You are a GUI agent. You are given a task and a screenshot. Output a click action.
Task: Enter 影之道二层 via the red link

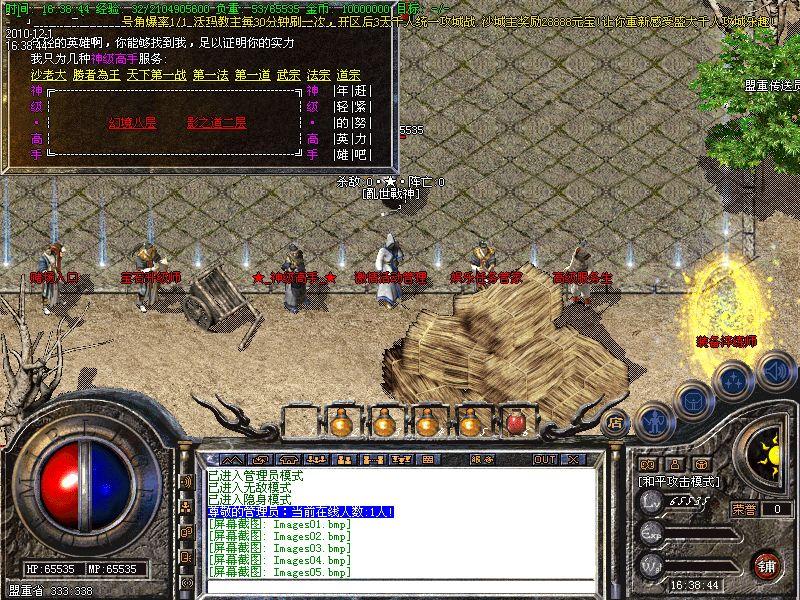click(216, 123)
